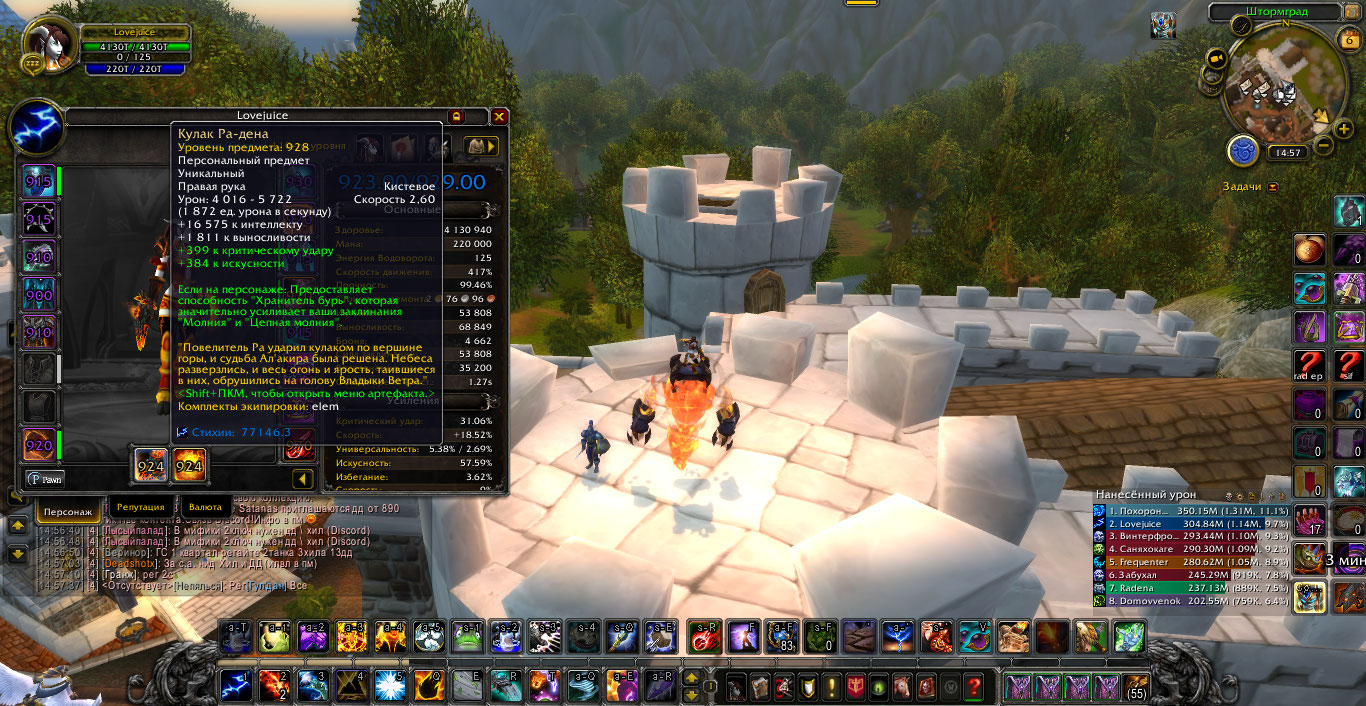Open the backpack showing 55 free slots

pos(1135,687)
